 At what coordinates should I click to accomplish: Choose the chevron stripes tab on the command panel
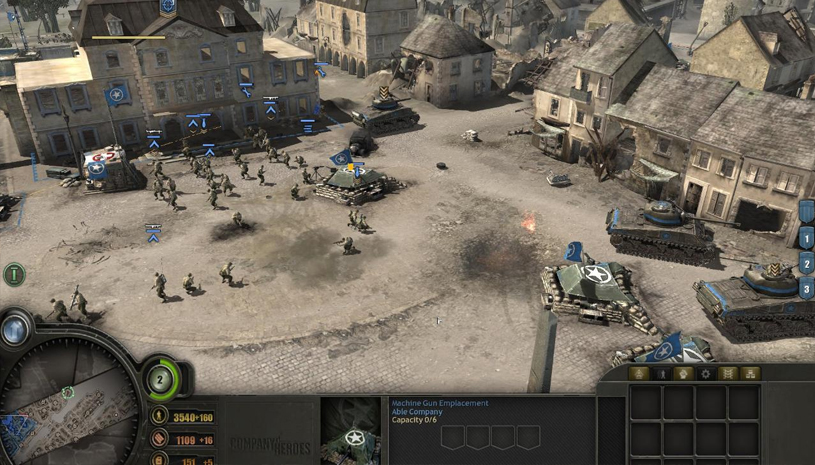728,374
